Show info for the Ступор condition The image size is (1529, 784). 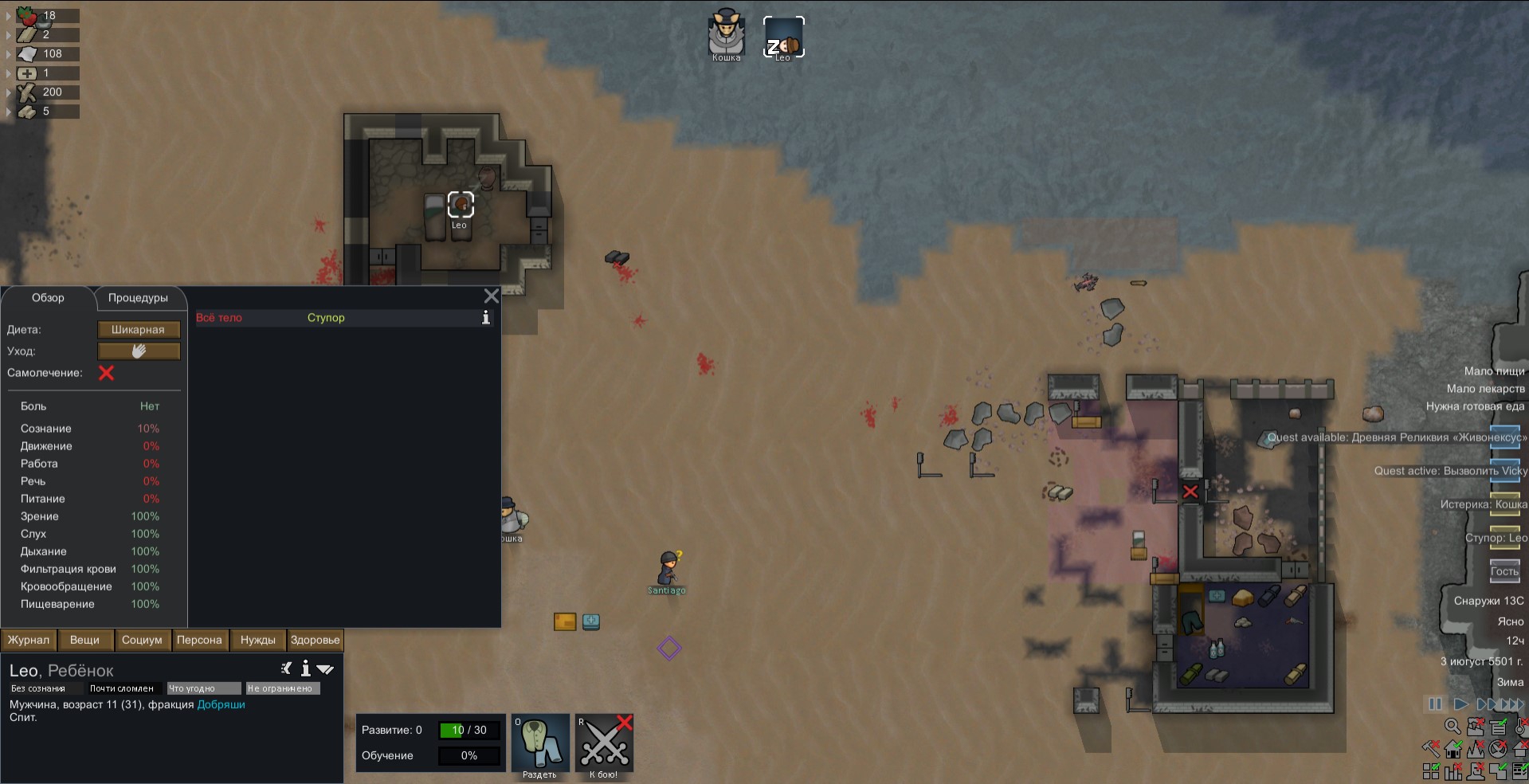(x=485, y=318)
